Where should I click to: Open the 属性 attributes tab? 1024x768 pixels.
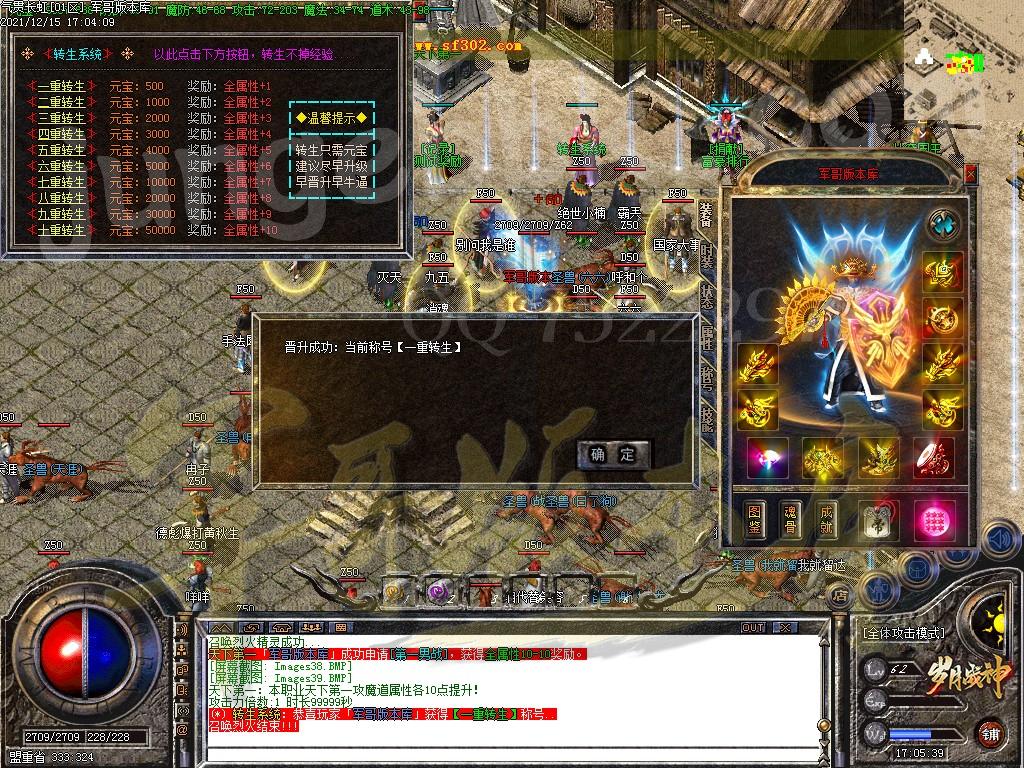point(707,337)
